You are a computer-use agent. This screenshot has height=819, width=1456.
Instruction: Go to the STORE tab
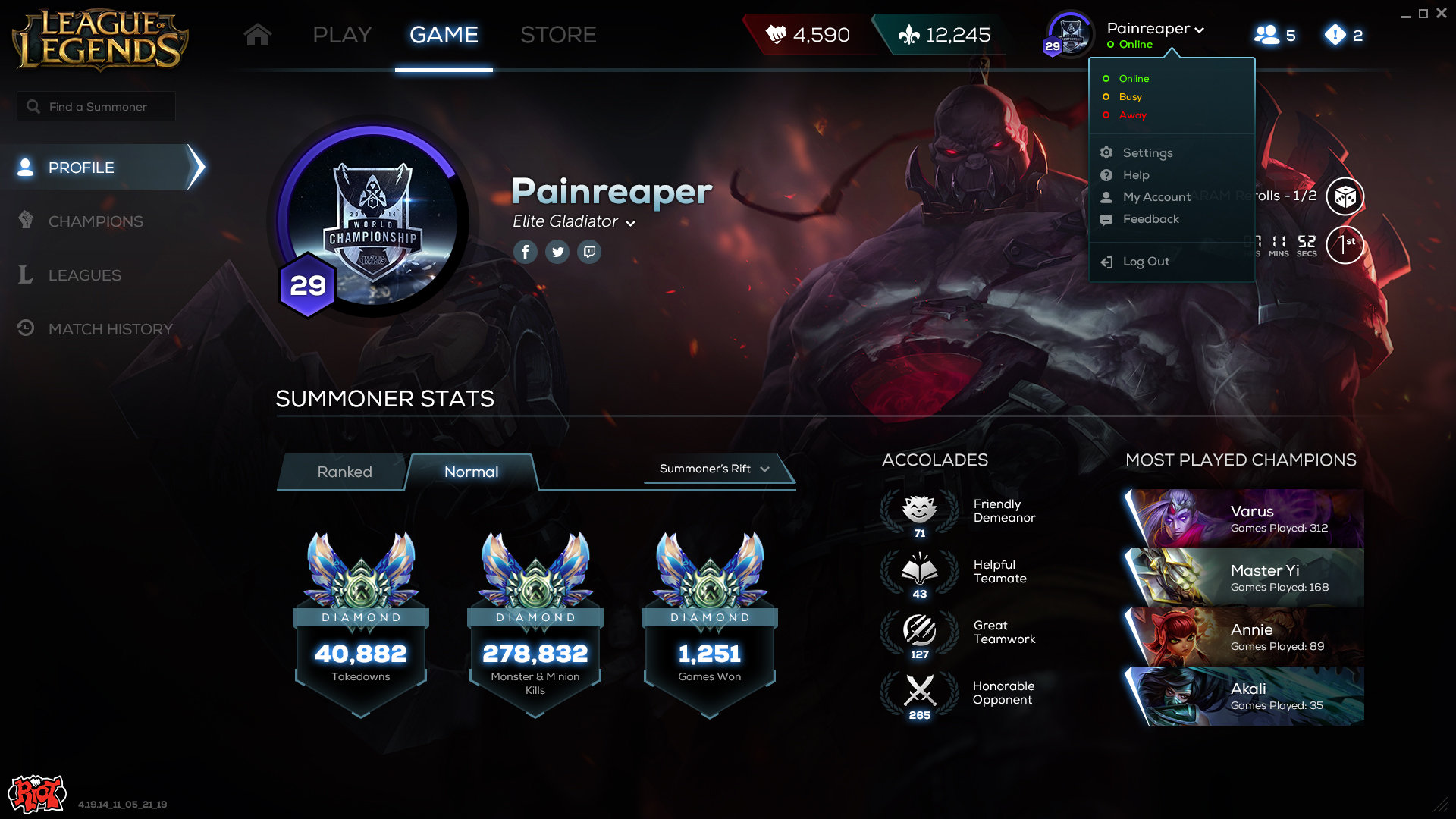(x=558, y=35)
